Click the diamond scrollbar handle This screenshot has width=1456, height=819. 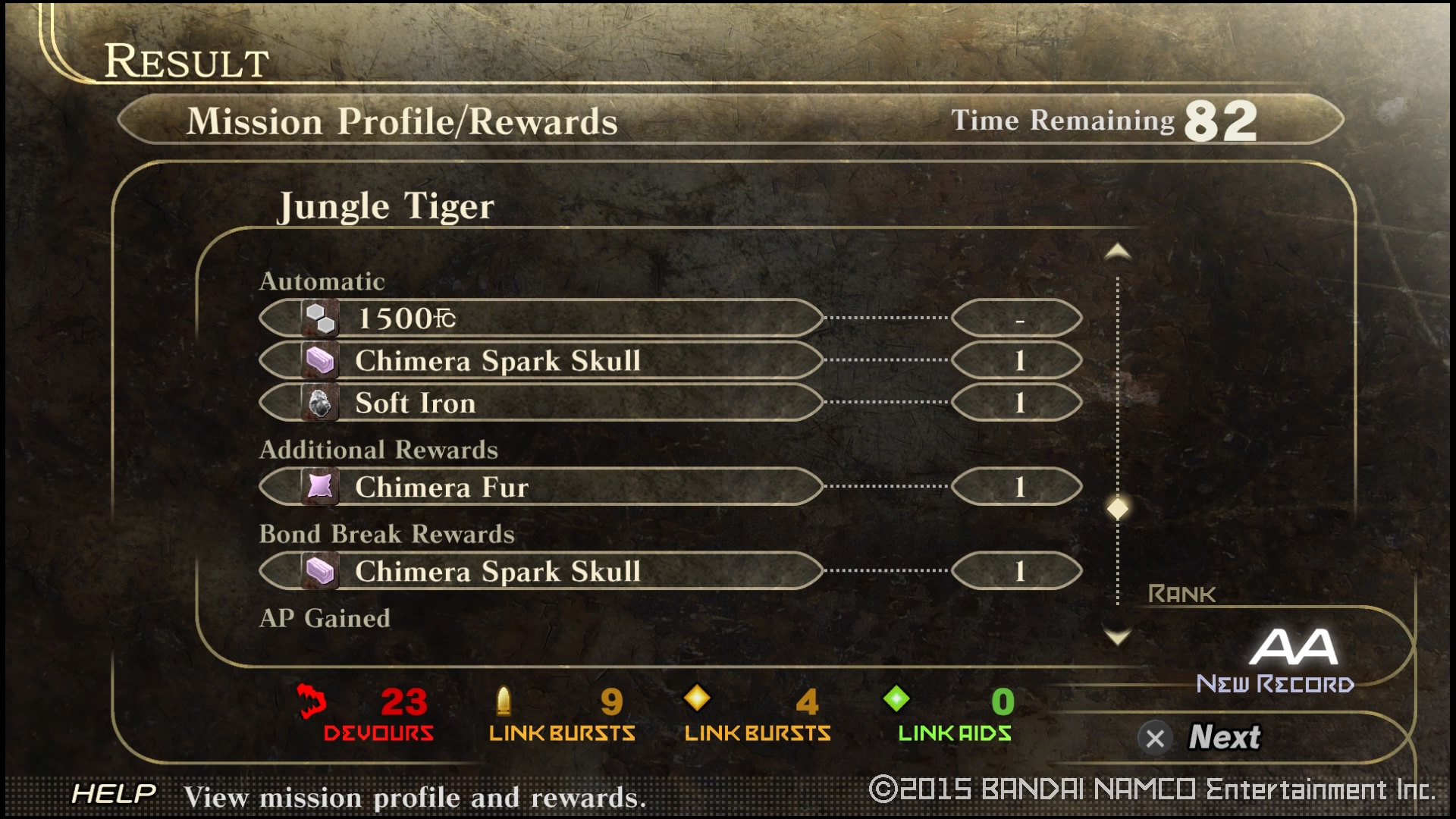pyautogui.click(x=1117, y=508)
